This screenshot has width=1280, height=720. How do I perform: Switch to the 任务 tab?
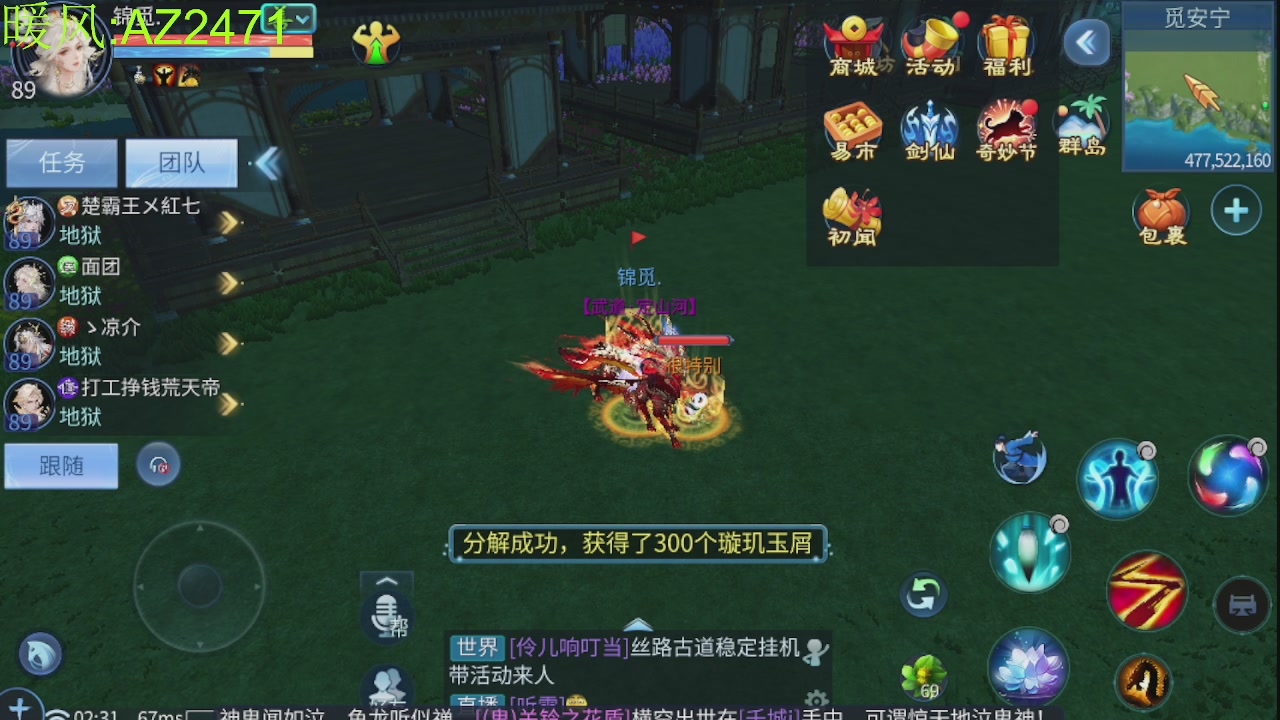click(61, 163)
